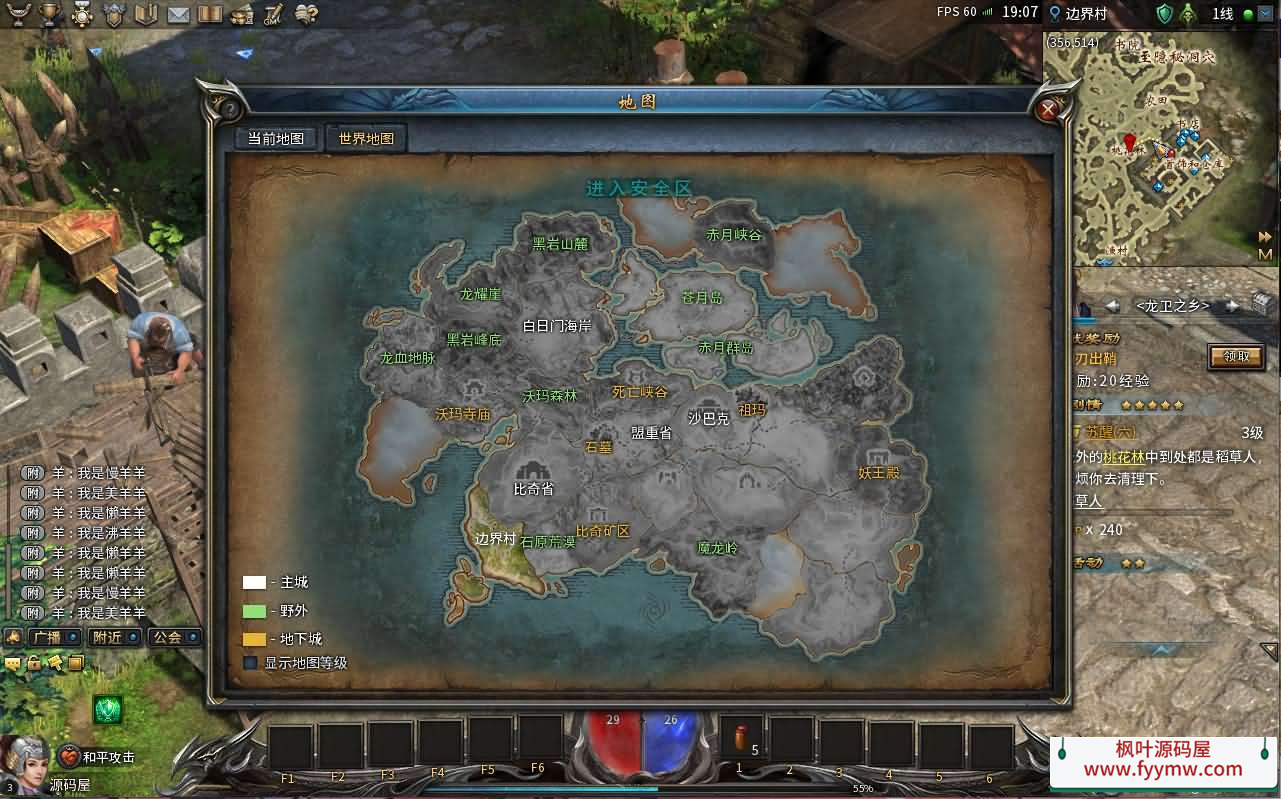Pick the 边界村 region on the map
This screenshot has height=799, width=1281.
[x=495, y=538]
